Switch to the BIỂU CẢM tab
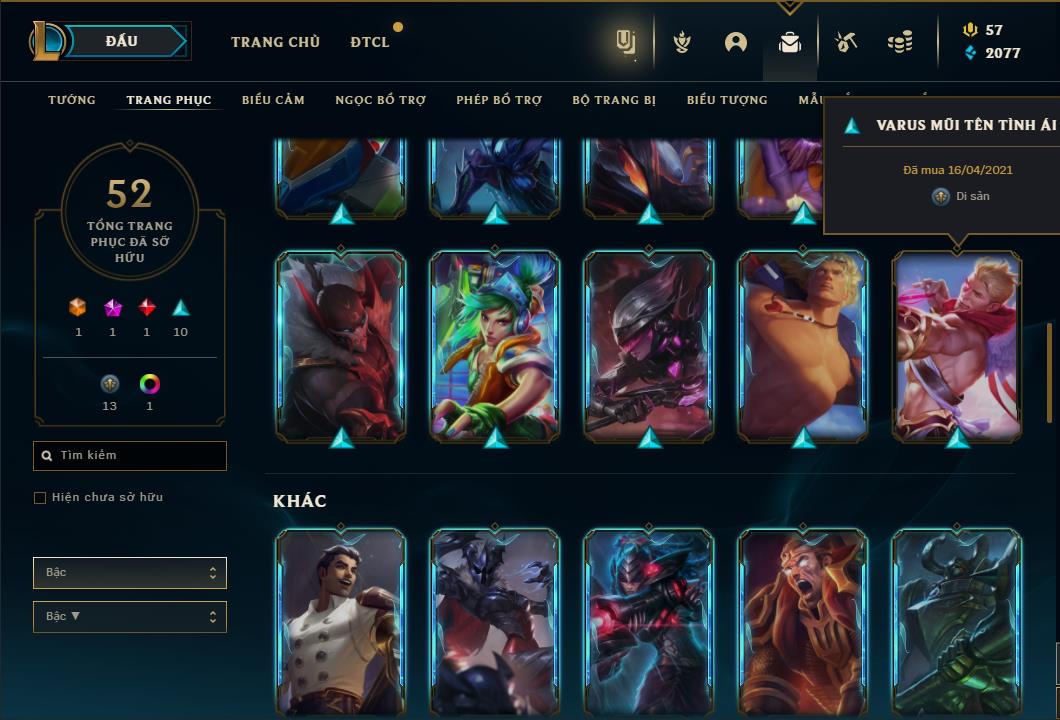 273,100
